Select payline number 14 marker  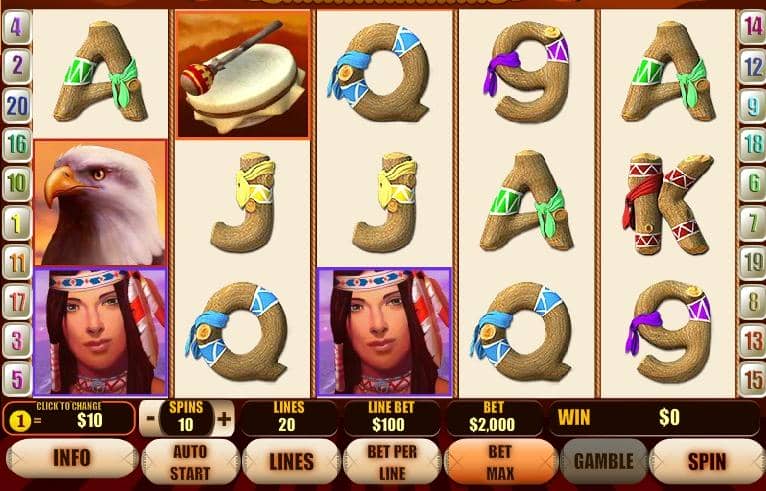click(752, 27)
